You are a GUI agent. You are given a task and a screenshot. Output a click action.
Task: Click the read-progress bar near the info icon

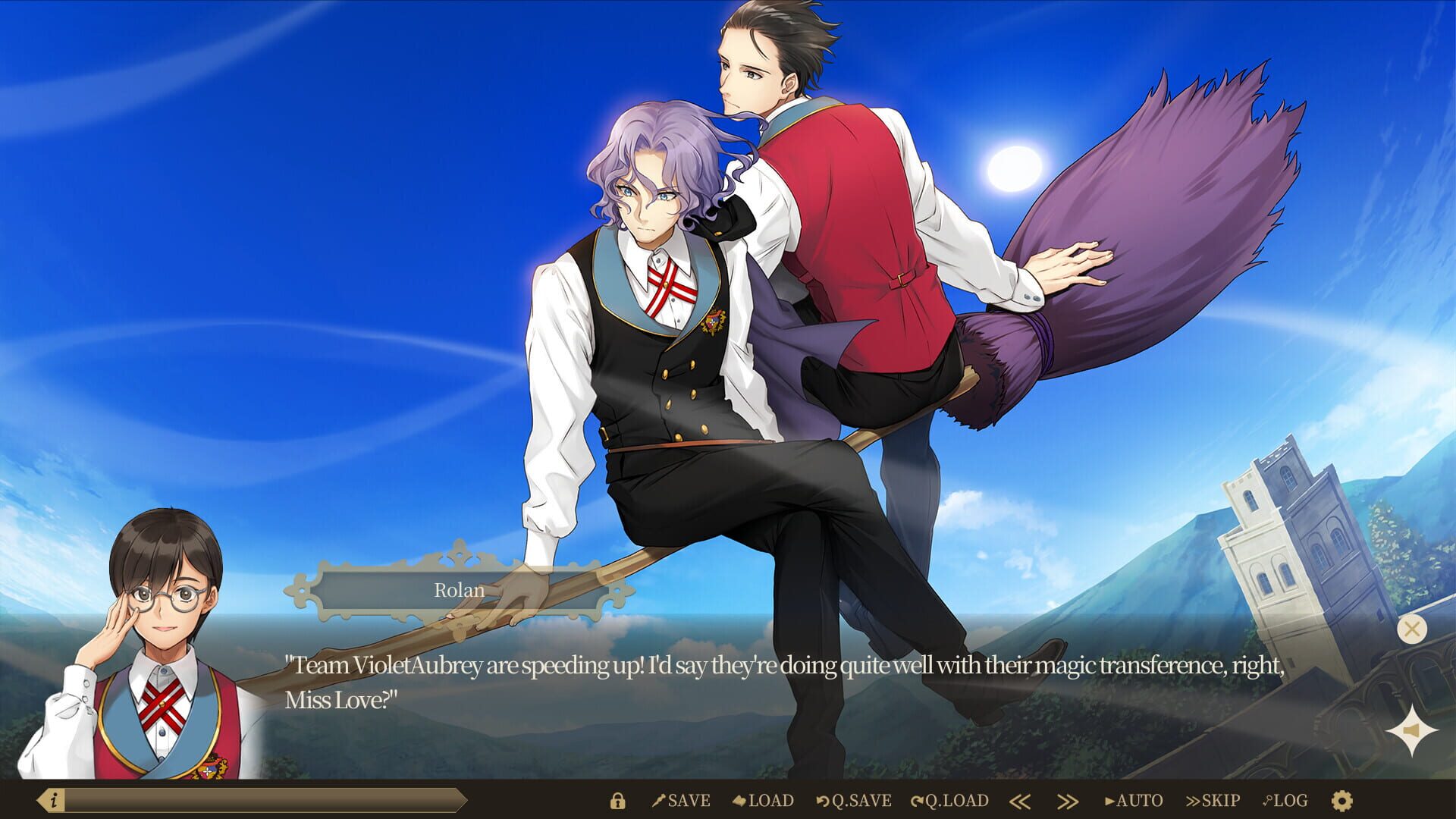(265, 799)
